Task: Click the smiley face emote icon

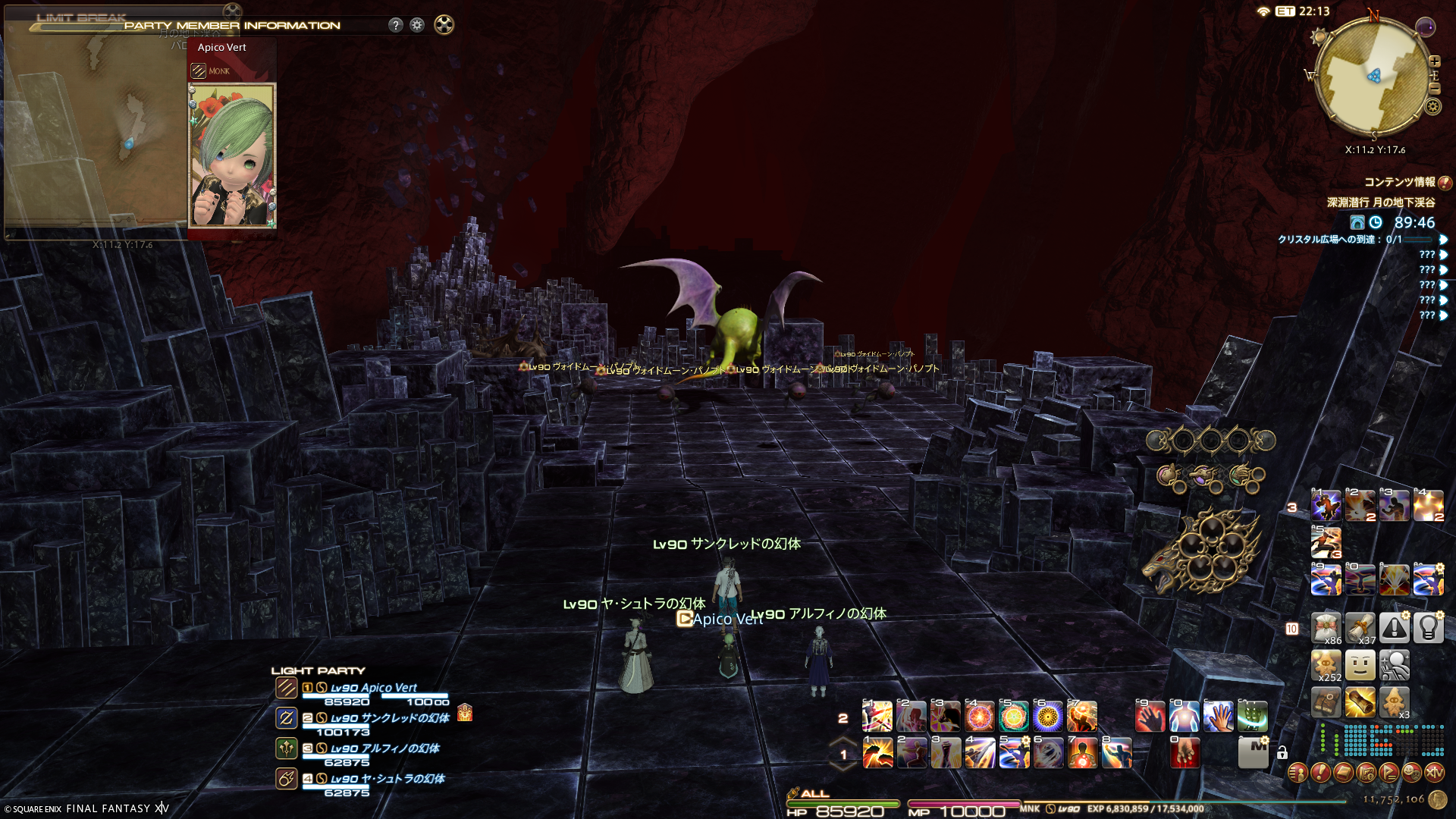Action: (1360, 666)
